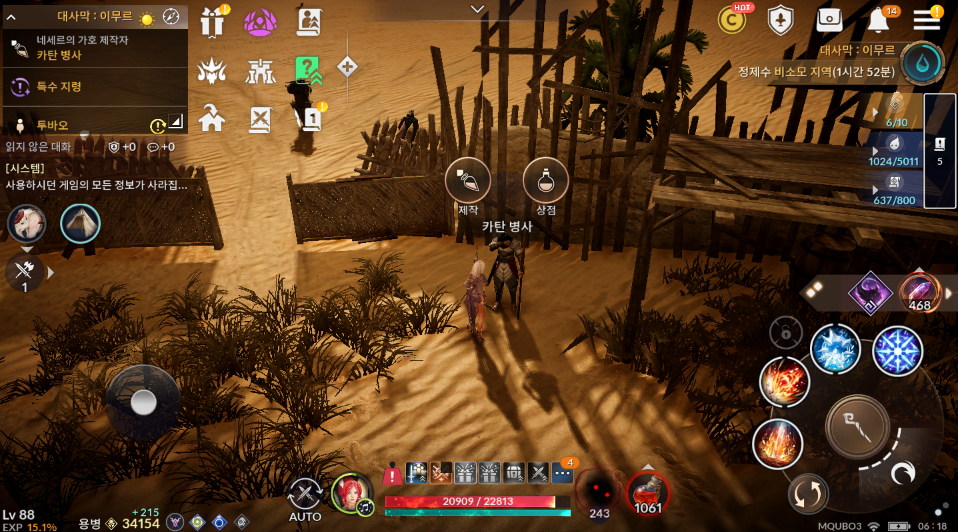
Task: Open the shield with star icon
Action: 781,20
